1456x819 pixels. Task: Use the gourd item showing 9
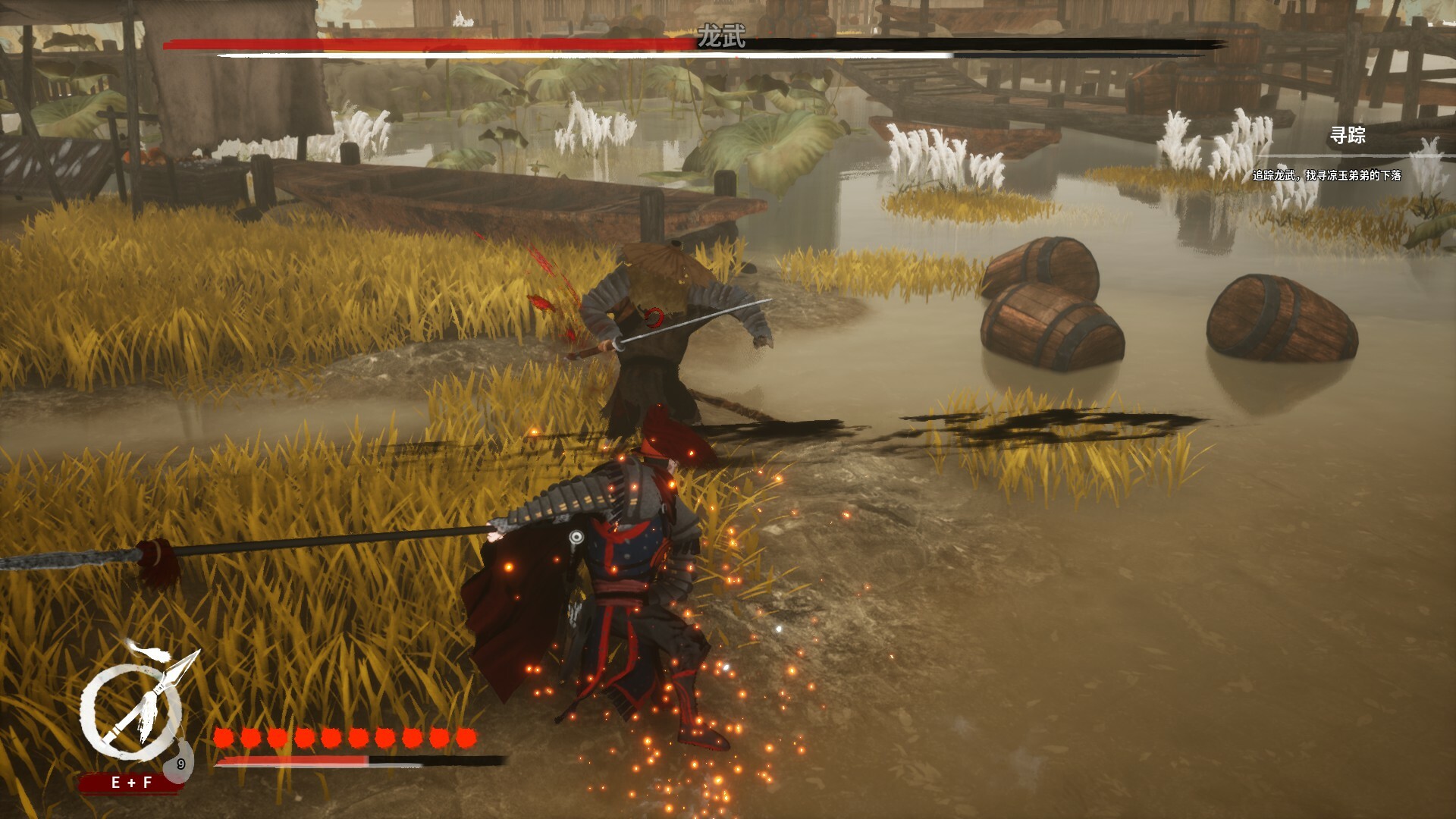coord(181,763)
